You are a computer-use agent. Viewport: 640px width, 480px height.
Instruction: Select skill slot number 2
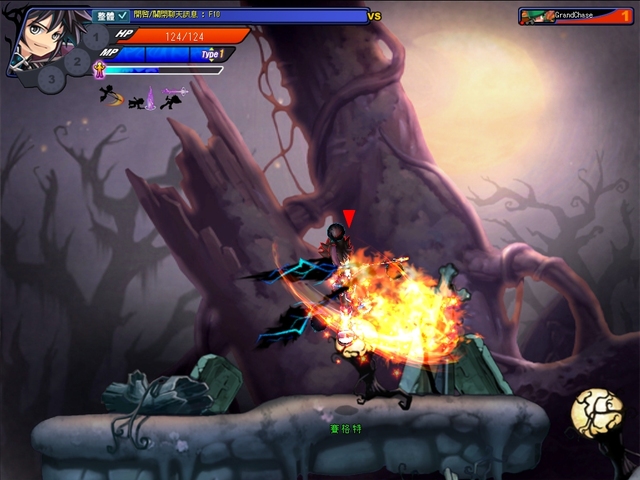[77, 62]
